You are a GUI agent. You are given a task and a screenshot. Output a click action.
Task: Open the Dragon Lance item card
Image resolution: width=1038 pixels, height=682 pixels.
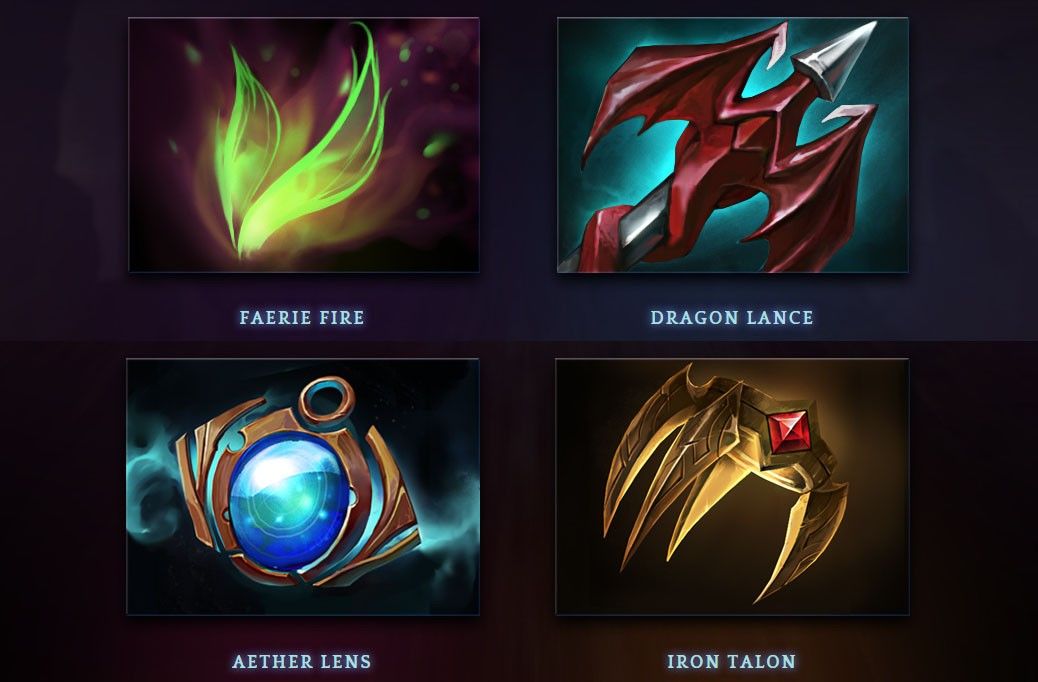coord(732,145)
